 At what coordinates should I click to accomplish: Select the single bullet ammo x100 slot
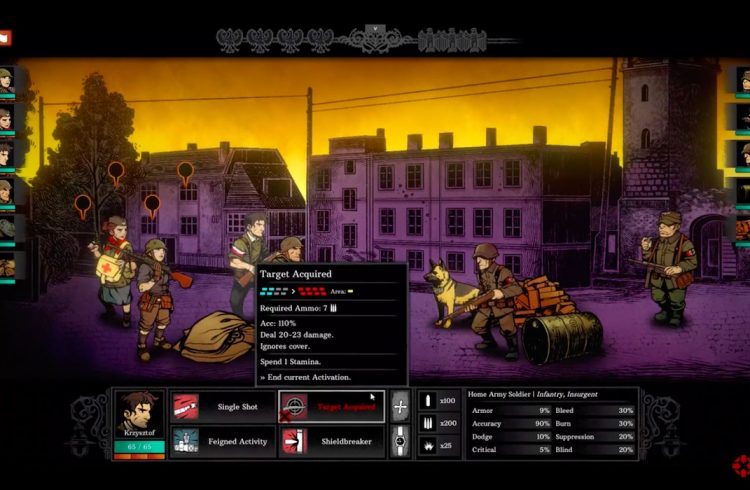(x=439, y=401)
